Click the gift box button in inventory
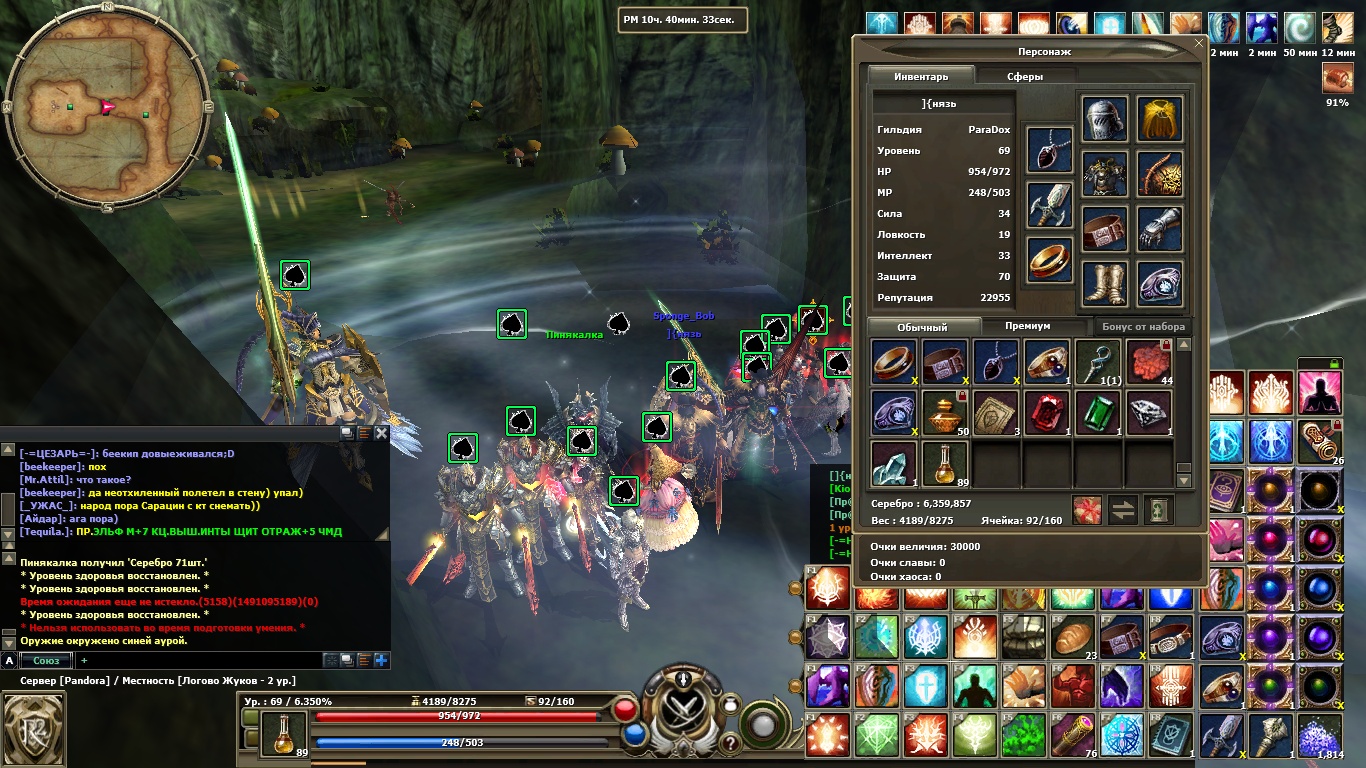 1087,510
